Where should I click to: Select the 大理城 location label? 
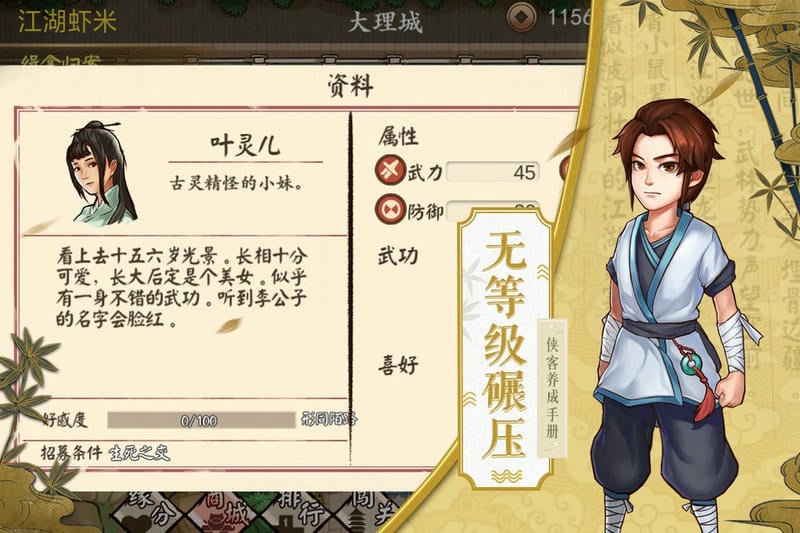coord(386,22)
